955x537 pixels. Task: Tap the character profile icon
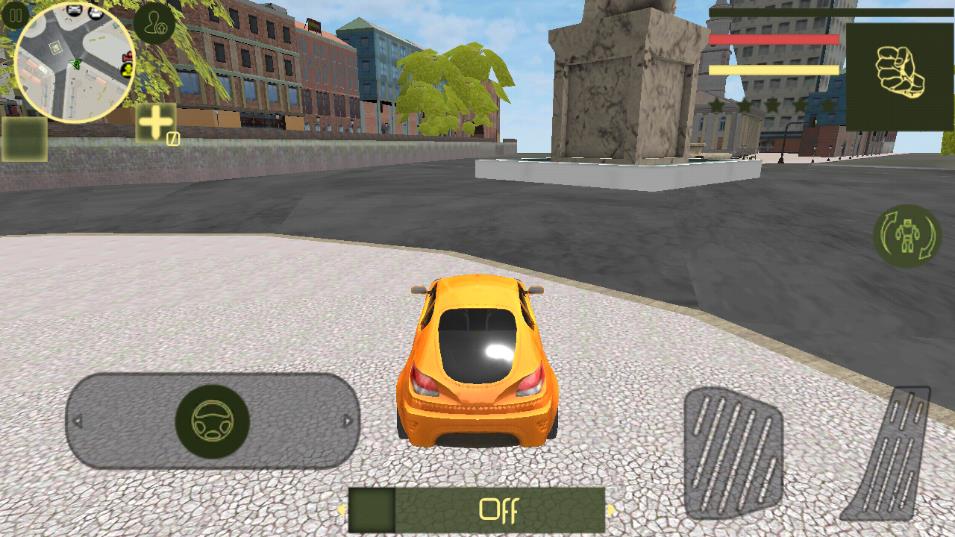coord(154,23)
